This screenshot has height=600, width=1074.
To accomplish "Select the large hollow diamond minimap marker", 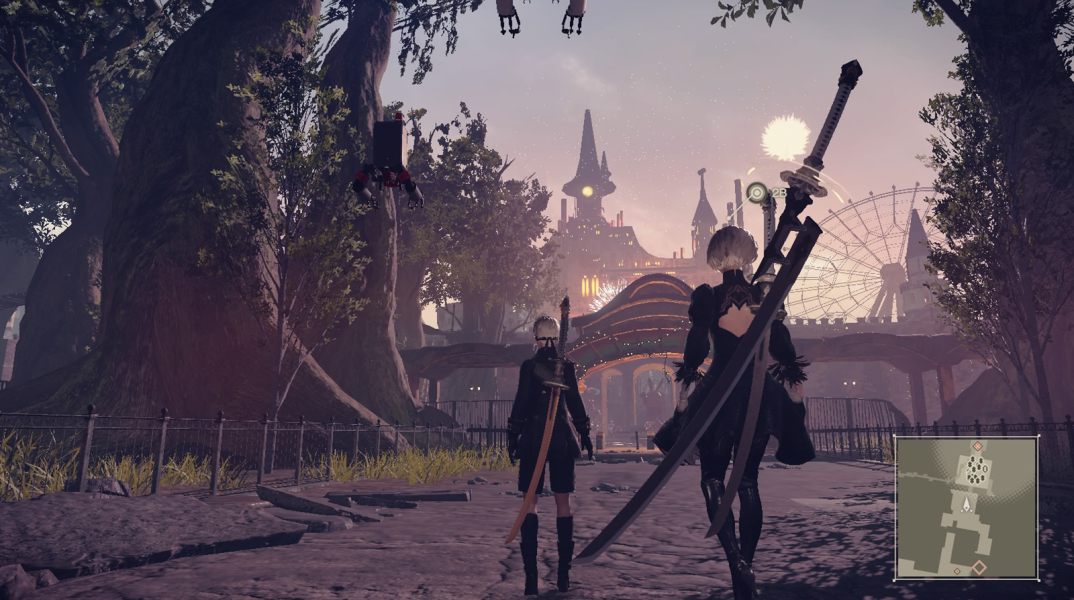I will [x=979, y=567].
